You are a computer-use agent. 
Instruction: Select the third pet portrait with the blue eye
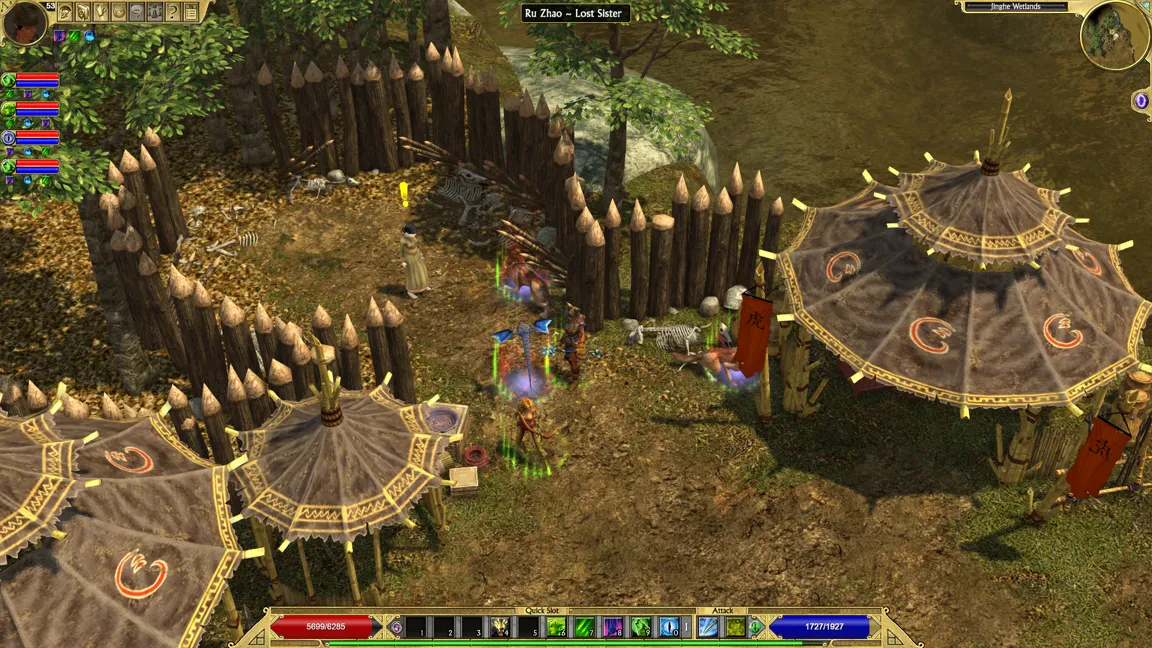click(x=8, y=137)
